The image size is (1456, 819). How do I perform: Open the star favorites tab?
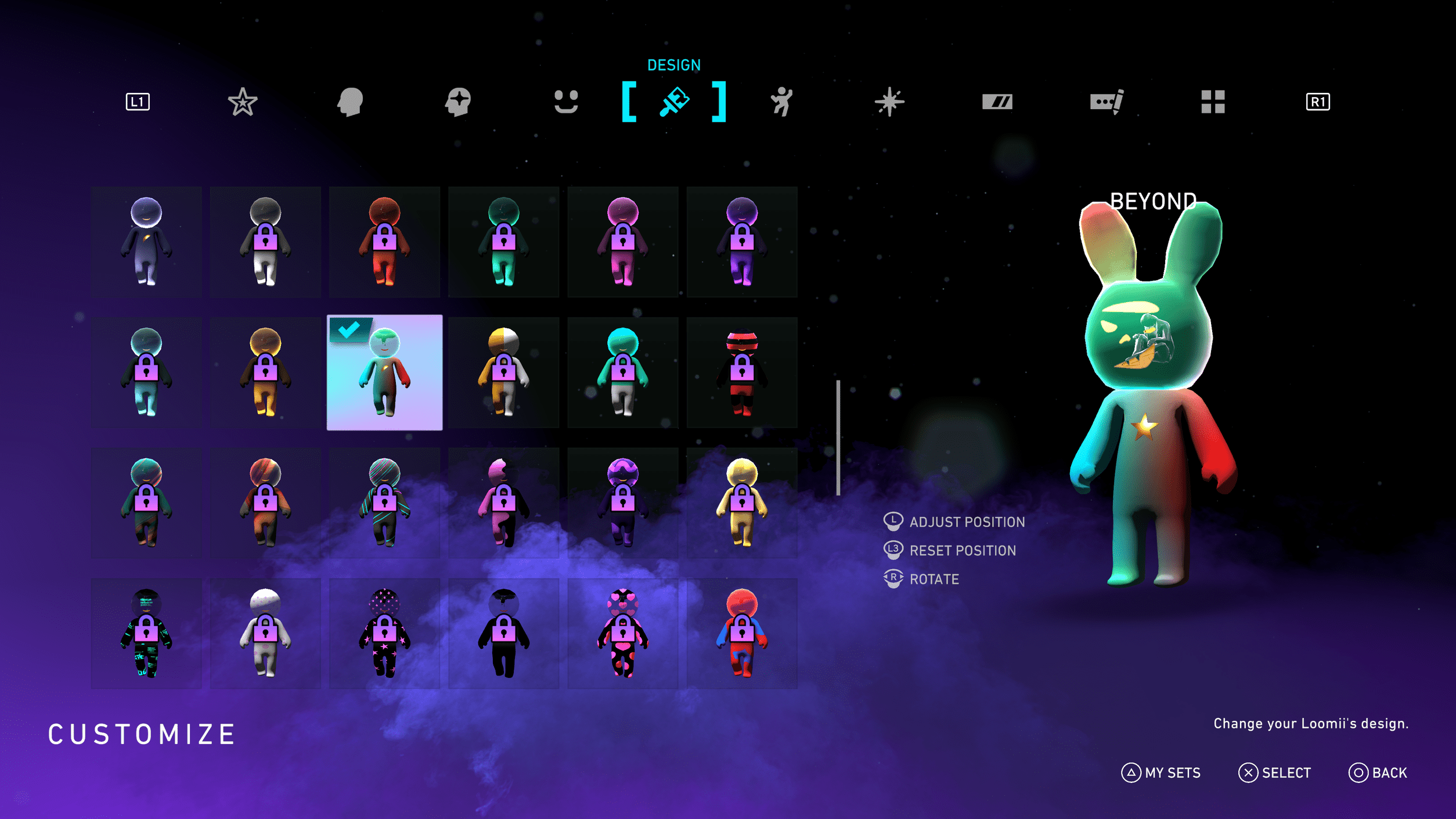pos(243,102)
